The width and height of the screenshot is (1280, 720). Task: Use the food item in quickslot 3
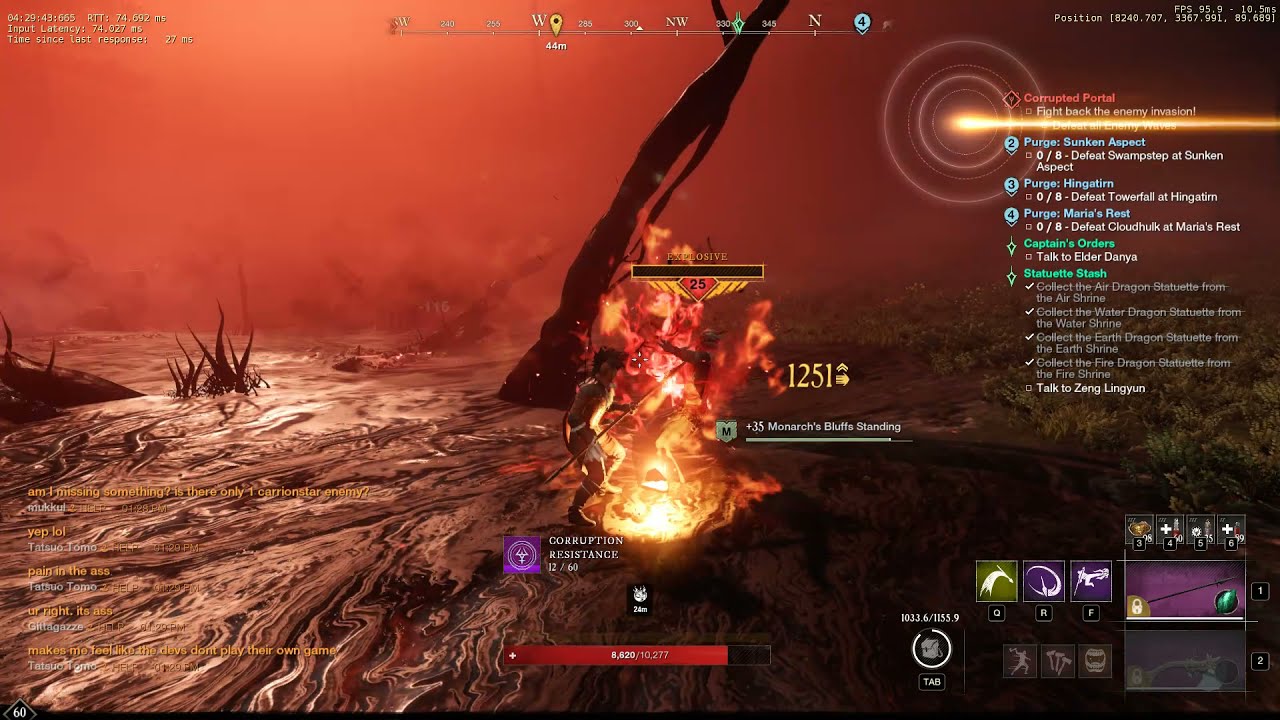(1139, 529)
